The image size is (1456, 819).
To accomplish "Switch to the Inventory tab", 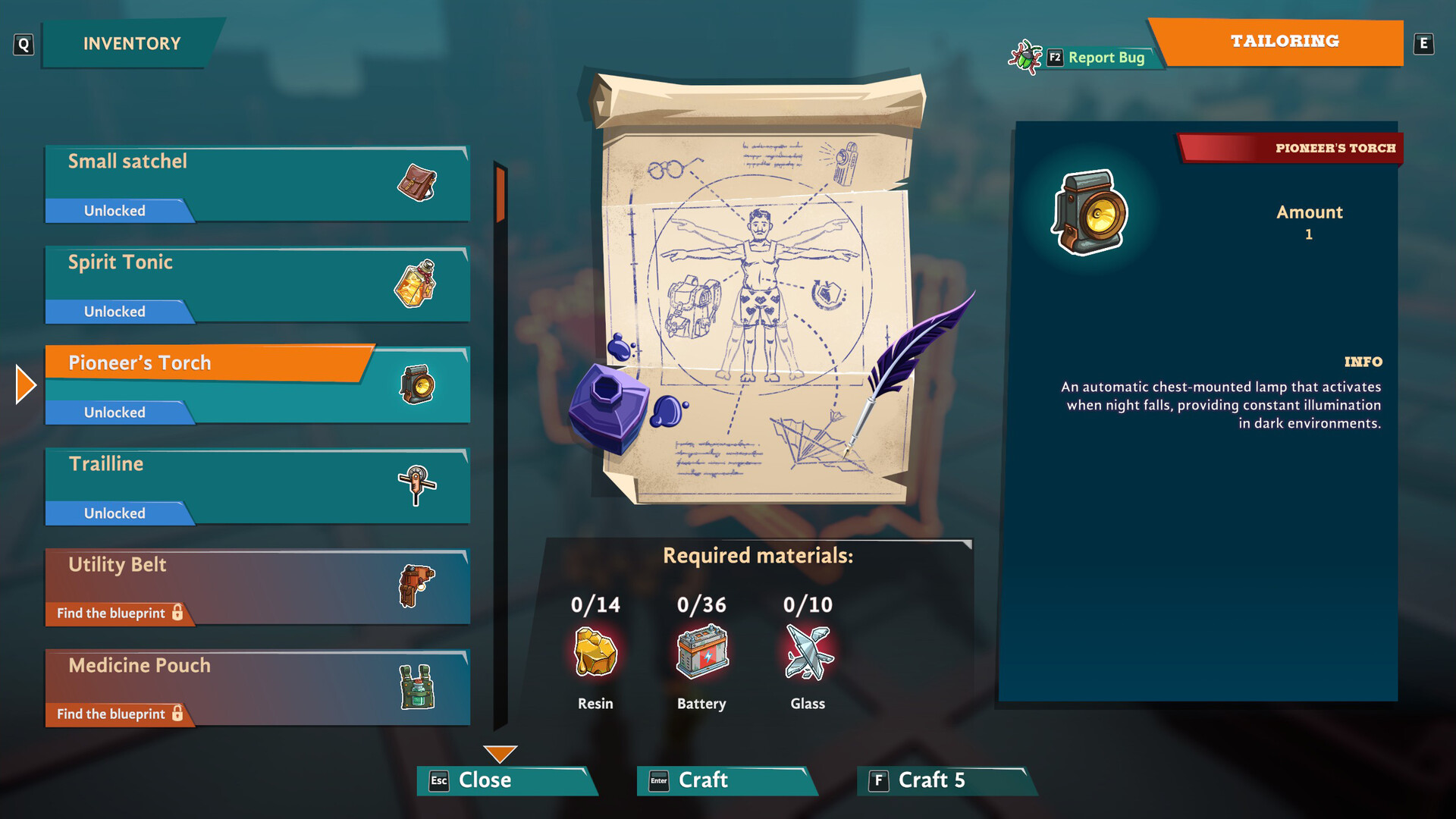I will point(131,44).
